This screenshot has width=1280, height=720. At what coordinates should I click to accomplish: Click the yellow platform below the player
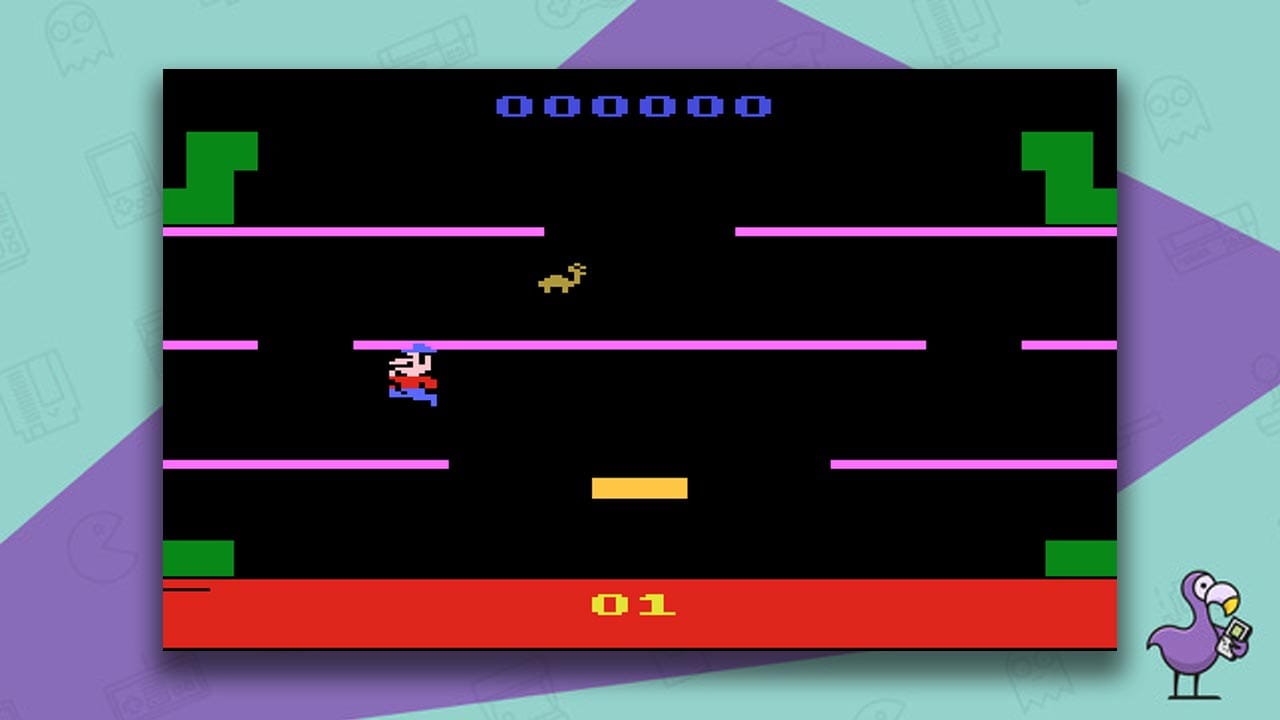pyautogui.click(x=640, y=486)
